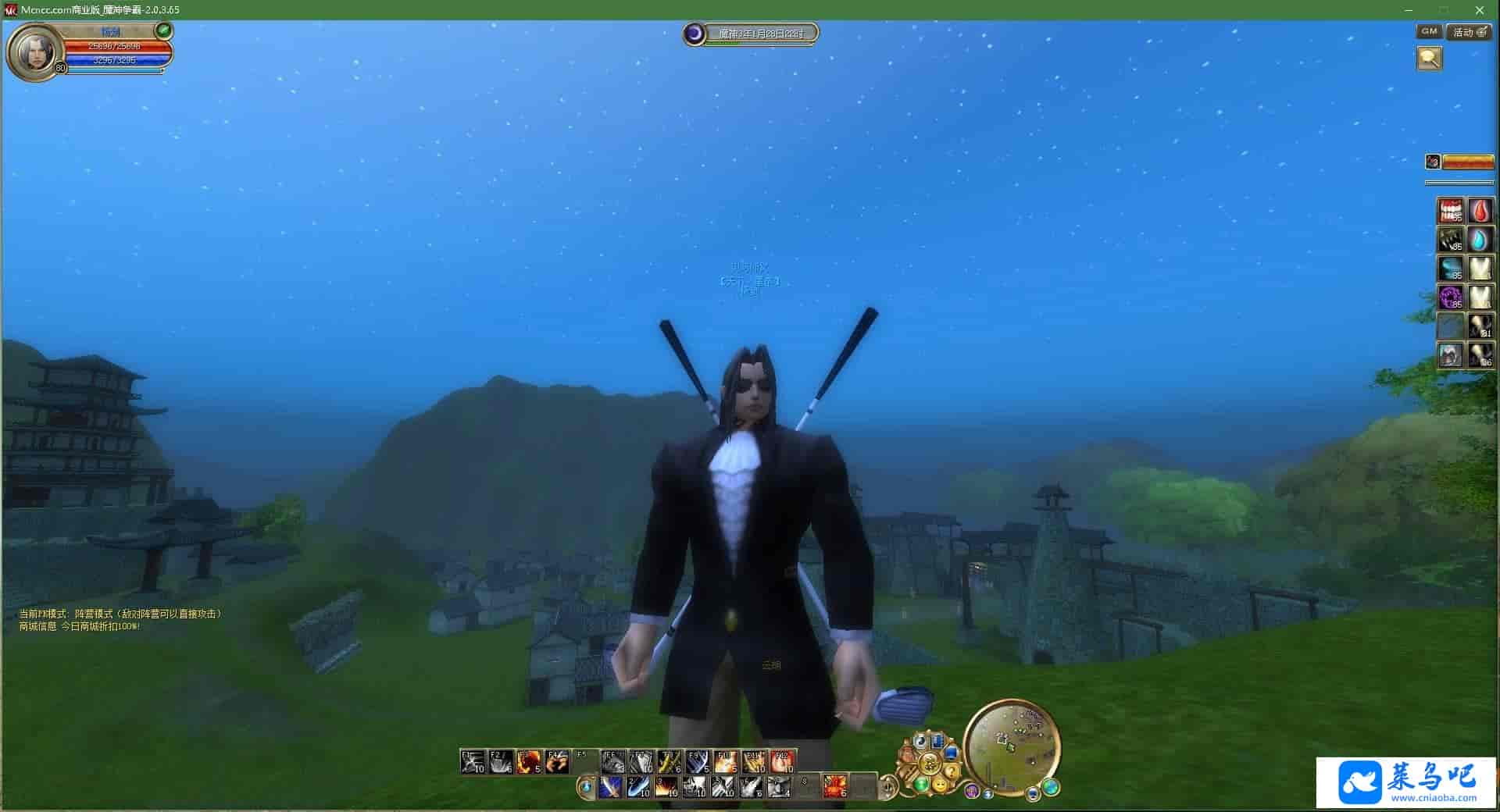Select the blue sword skill in slot 1
The width and height of the screenshot is (1500, 812).
coord(610,787)
